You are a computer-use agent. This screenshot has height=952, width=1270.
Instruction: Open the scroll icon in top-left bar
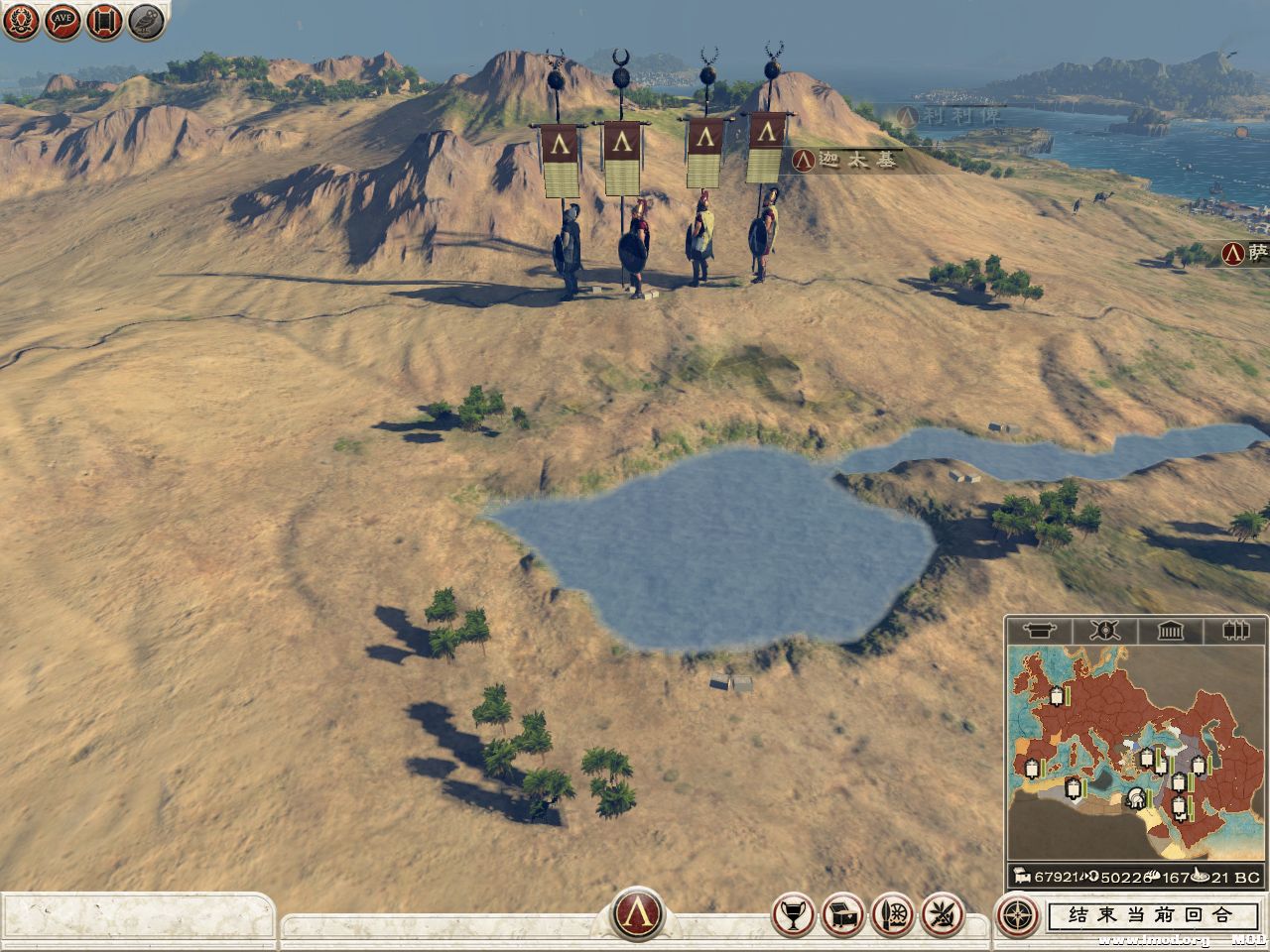click(104, 21)
